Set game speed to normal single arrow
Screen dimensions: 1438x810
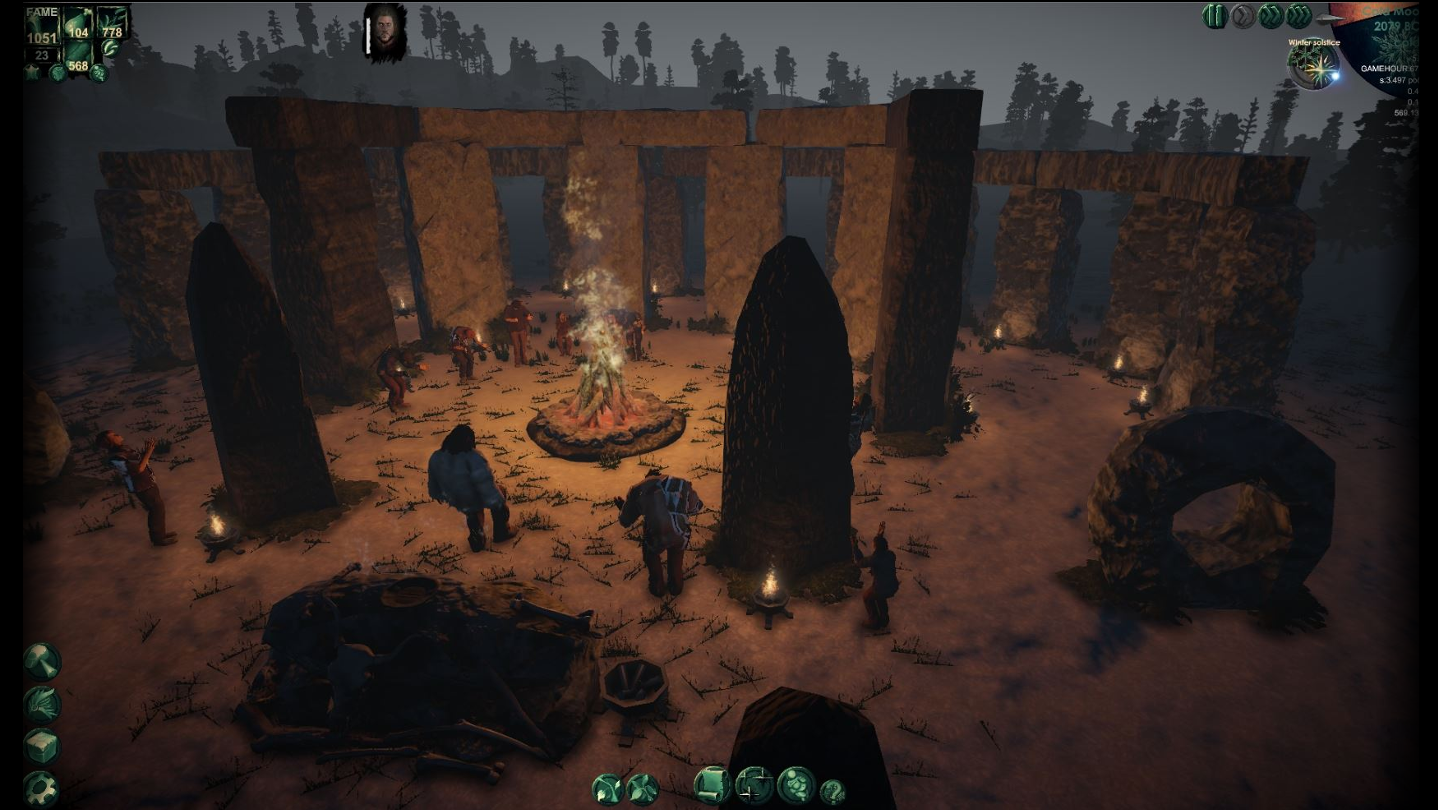[x=1243, y=16]
